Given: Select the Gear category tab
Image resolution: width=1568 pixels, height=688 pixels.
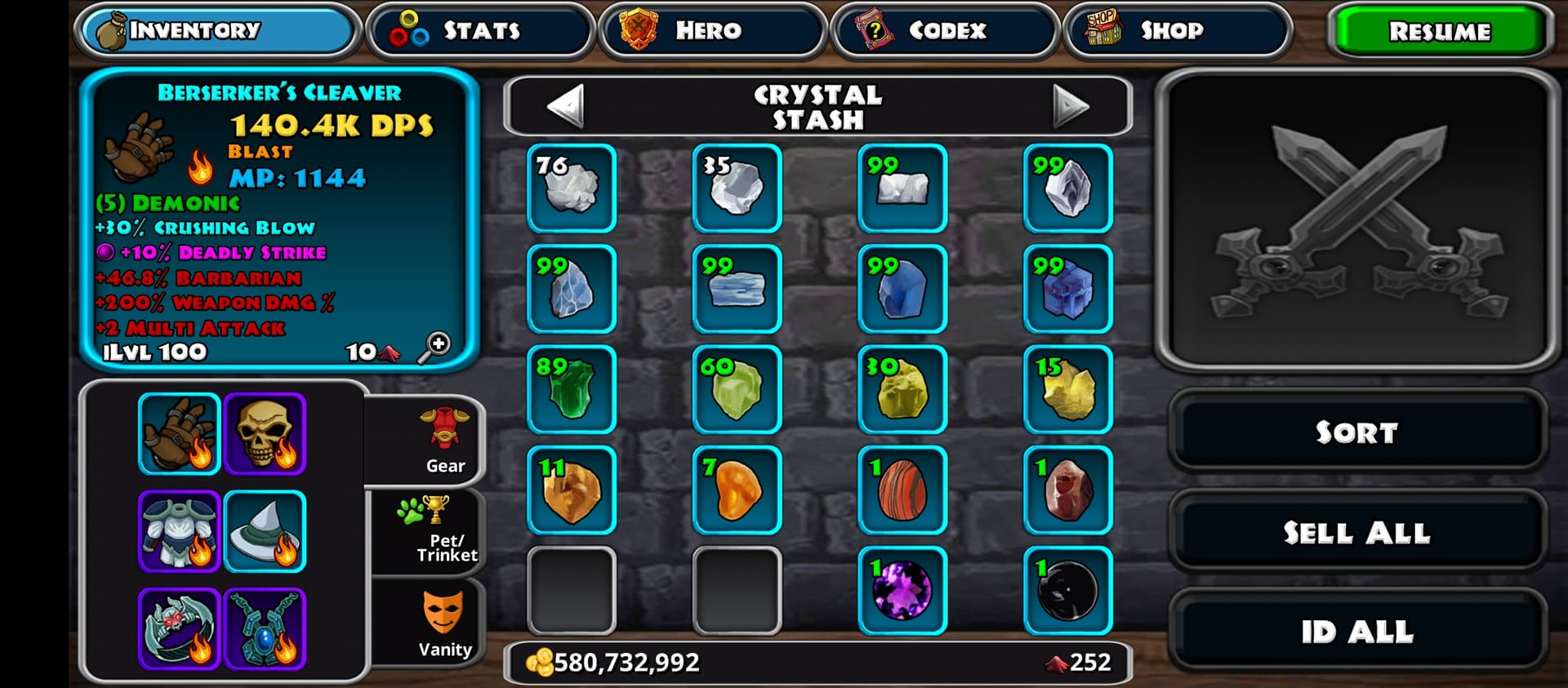Looking at the screenshot, I should click(443, 441).
